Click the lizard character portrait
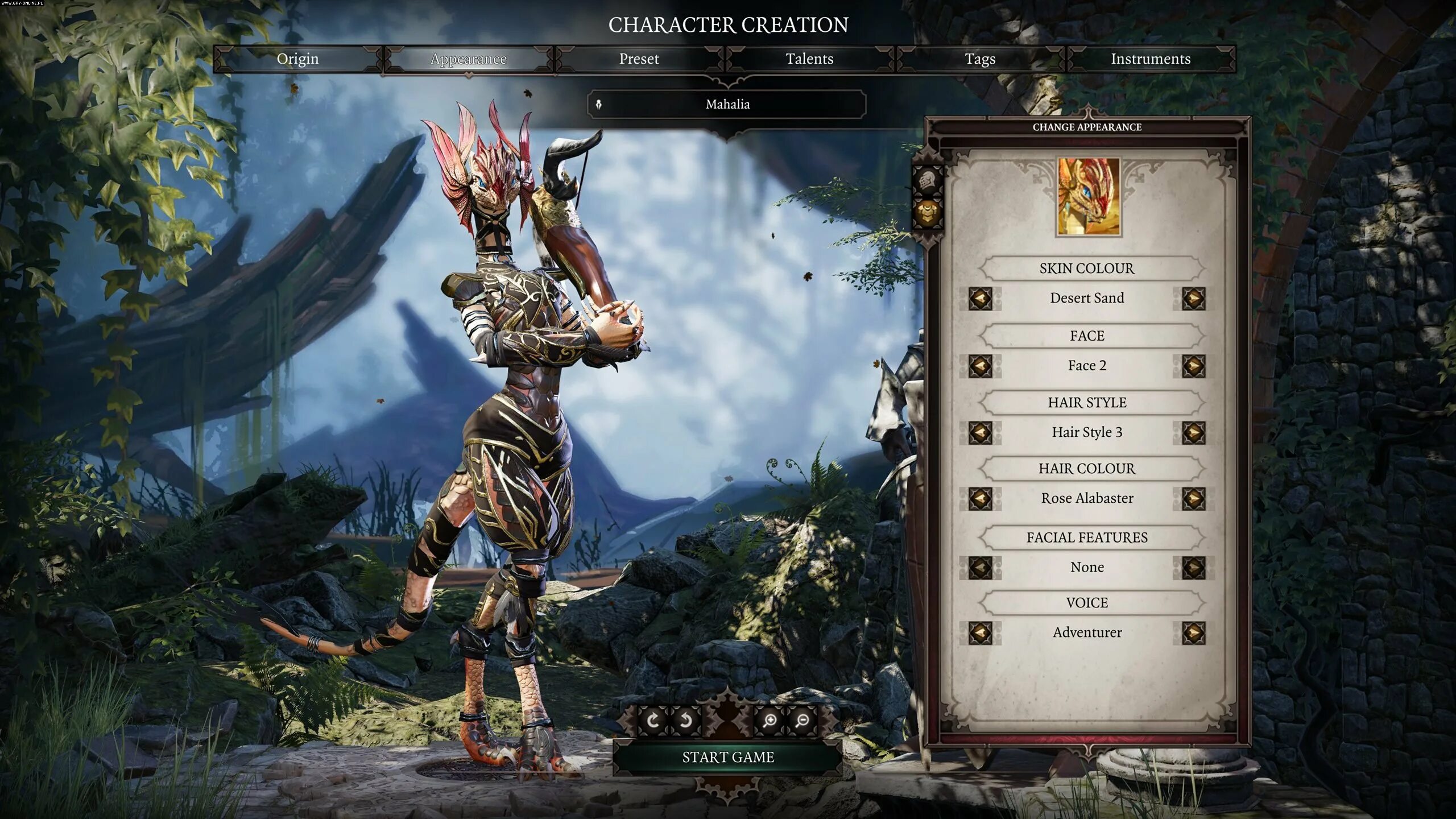The height and width of the screenshot is (819, 1456). (1089, 197)
